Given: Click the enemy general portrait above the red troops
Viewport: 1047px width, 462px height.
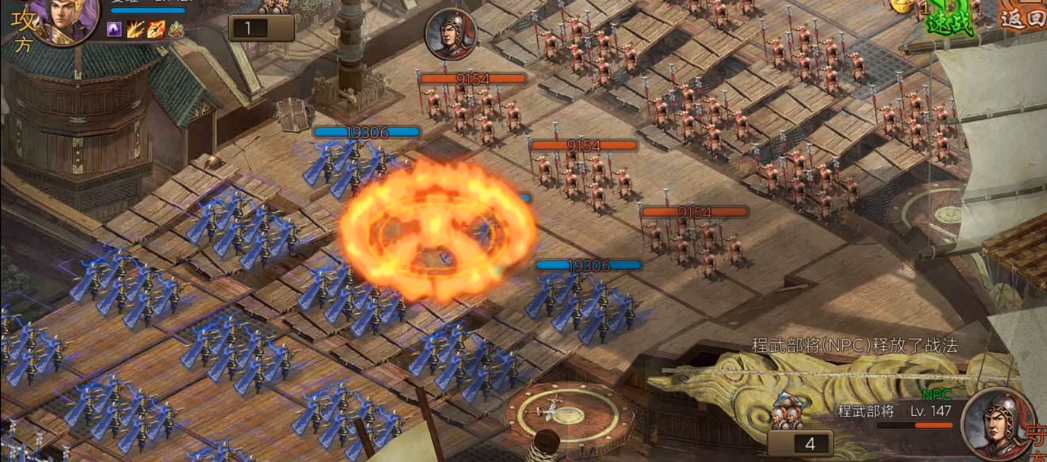Looking at the screenshot, I should pos(449,35).
